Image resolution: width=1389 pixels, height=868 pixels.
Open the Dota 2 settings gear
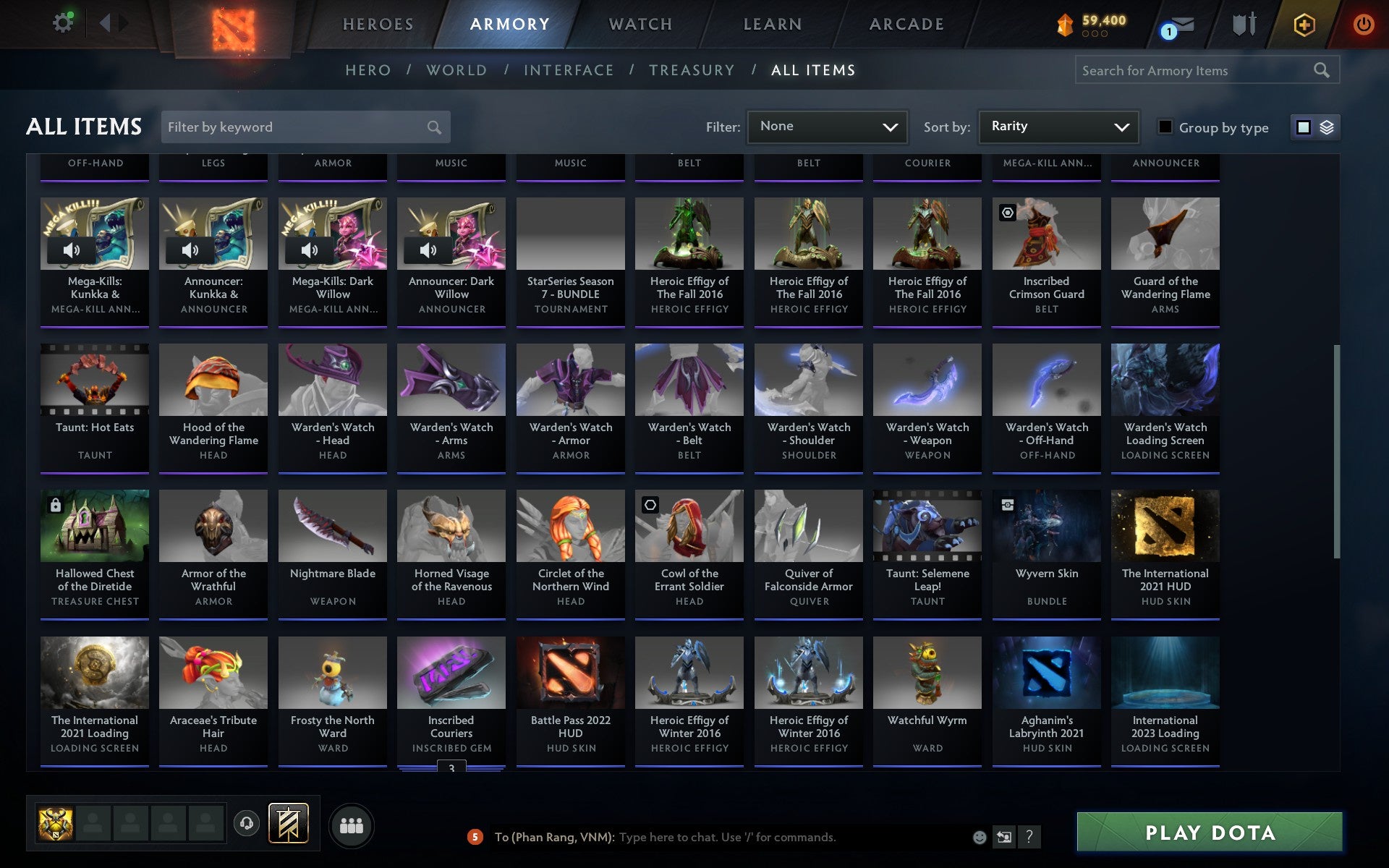(63, 22)
